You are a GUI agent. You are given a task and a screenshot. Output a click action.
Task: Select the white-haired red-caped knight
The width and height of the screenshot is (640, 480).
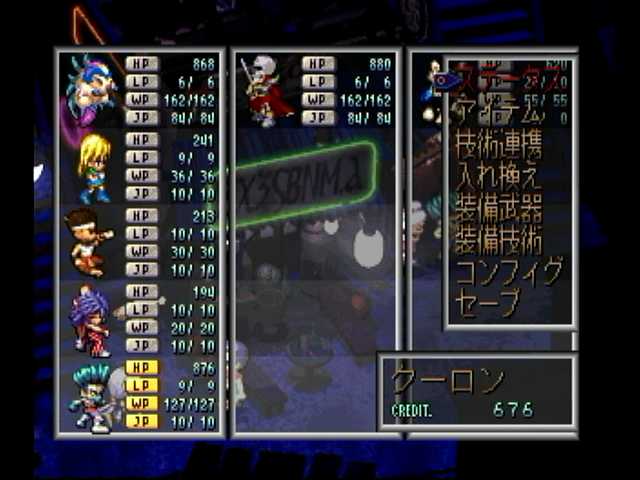(268, 90)
